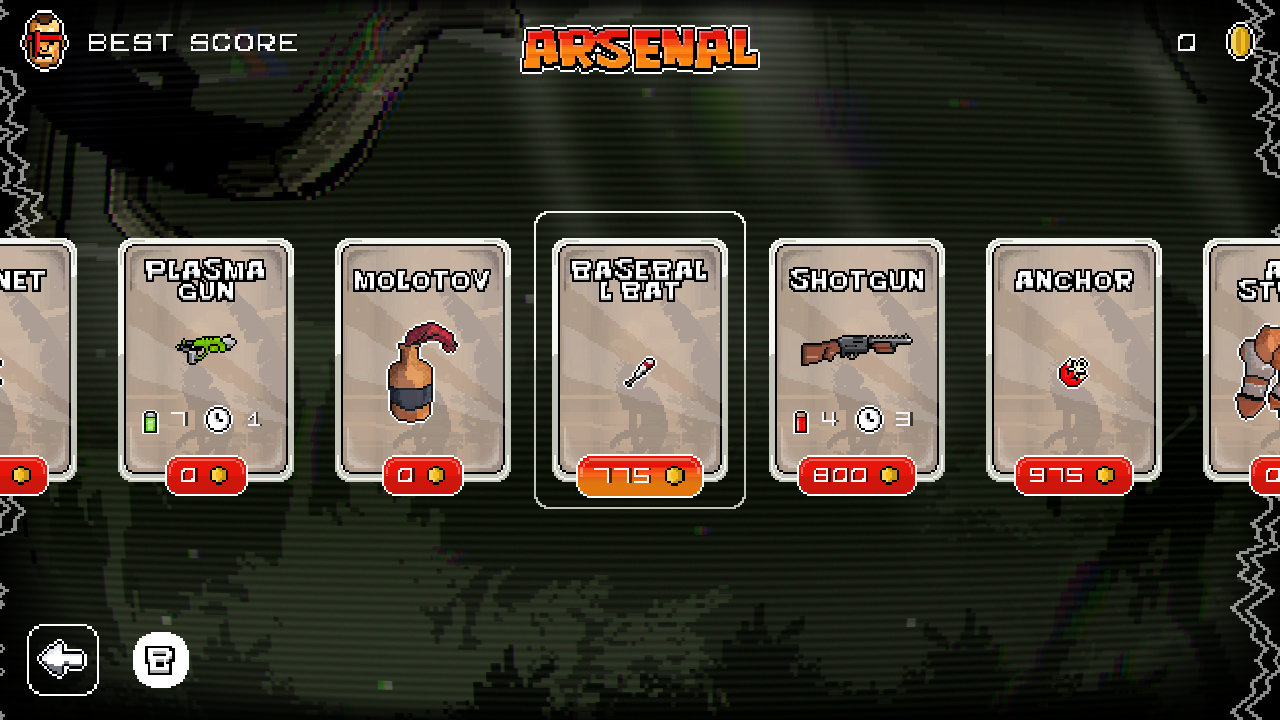The width and height of the screenshot is (1280, 720).
Task: Click the Arsenal title at top center
Action: pyautogui.click(x=640, y=46)
